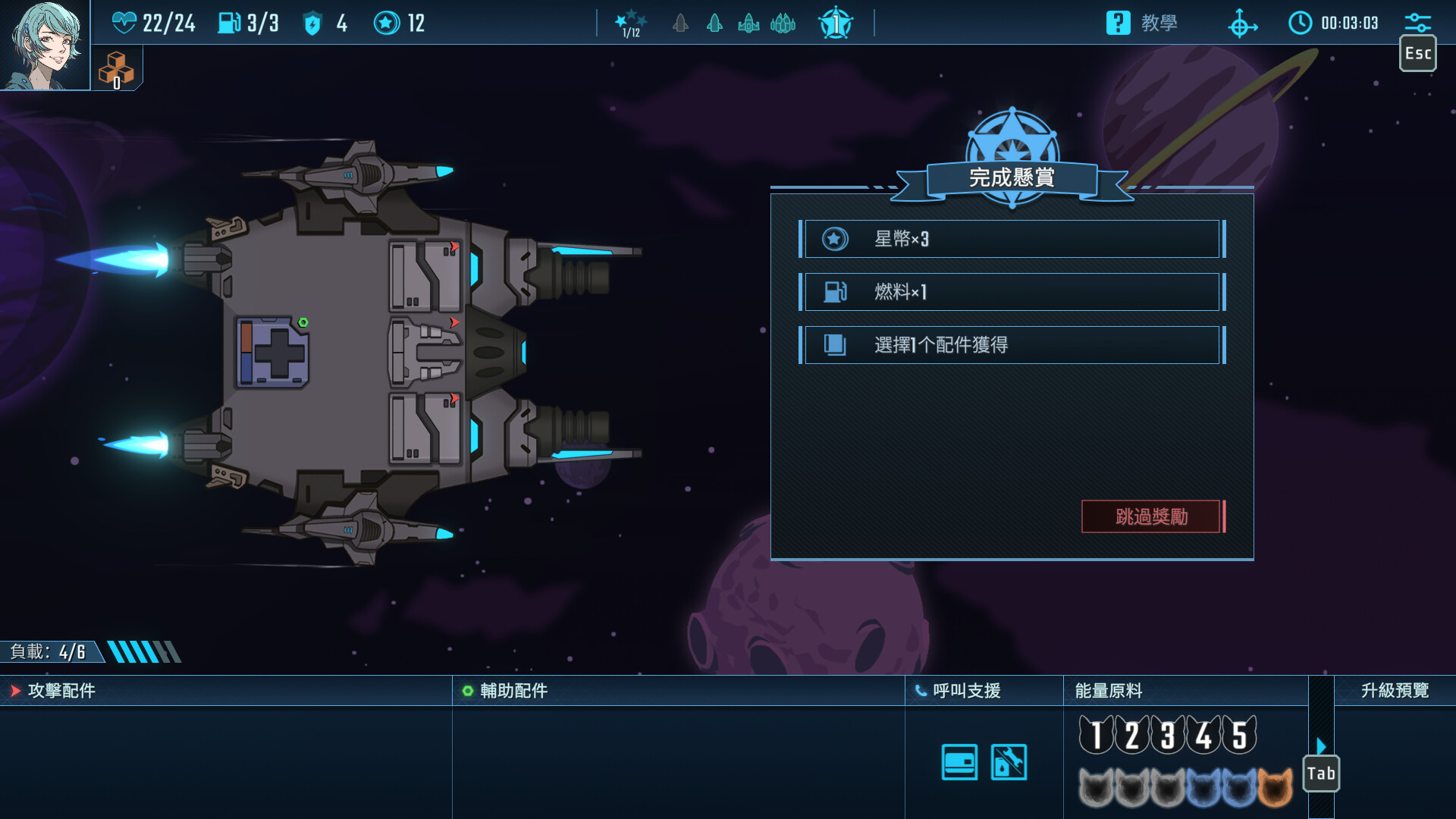This screenshot has width=1456, height=819.
Task: Skip rewards with the 跳過獎勵 button
Action: tap(1151, 516)
